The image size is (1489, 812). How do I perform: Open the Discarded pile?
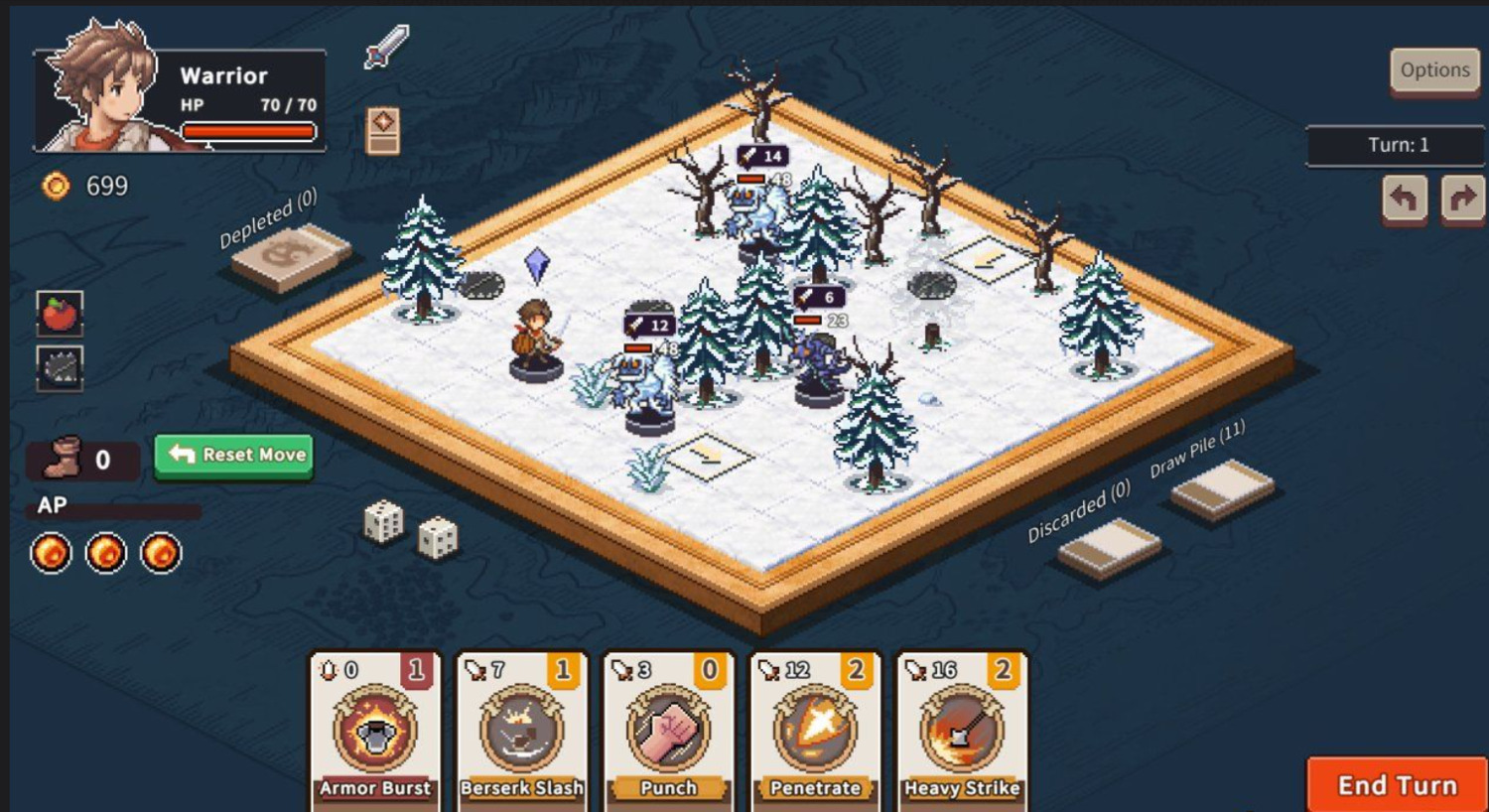1109,547
